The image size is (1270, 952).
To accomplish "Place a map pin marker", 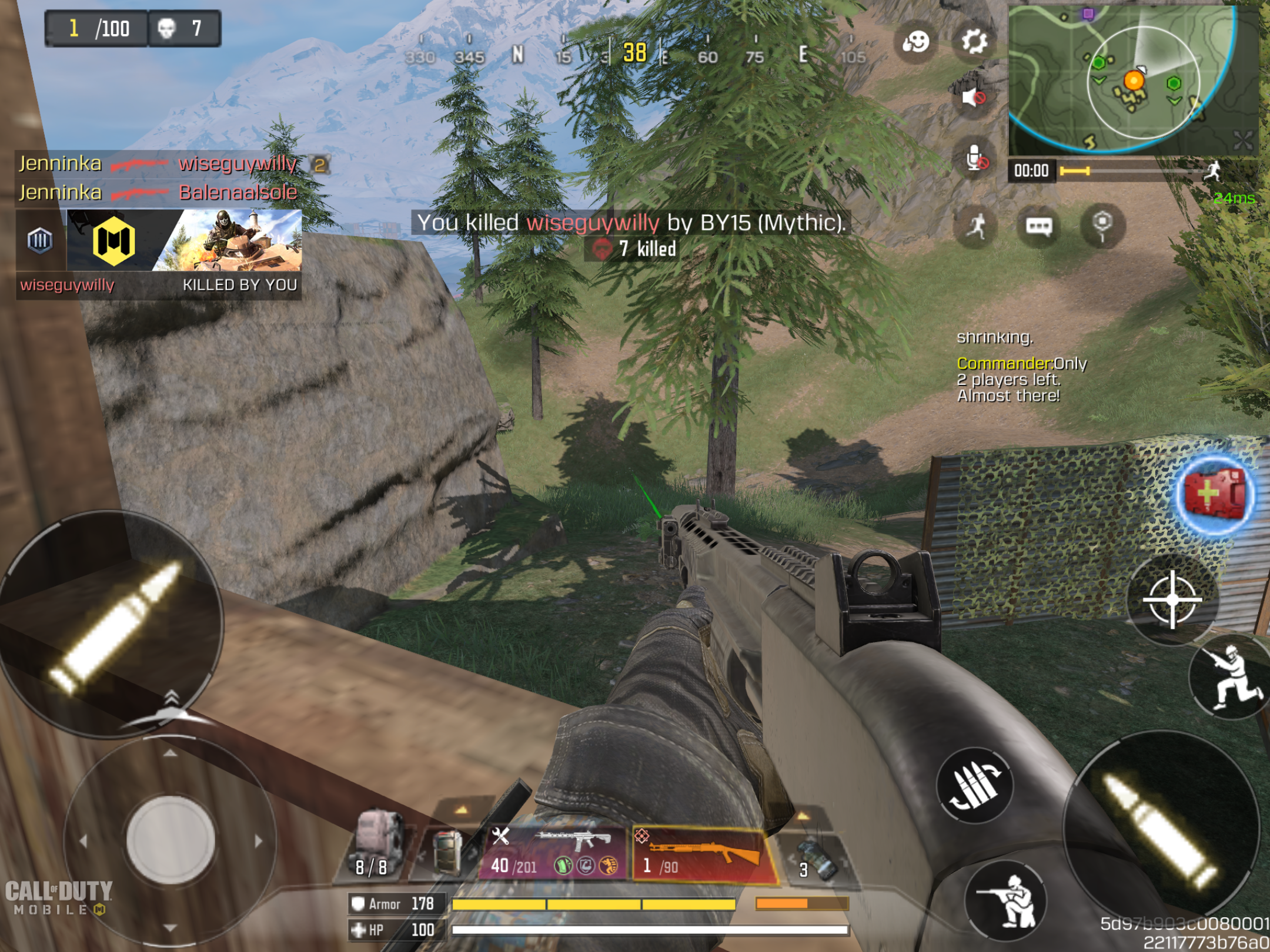I will (x=1102, y=225).
